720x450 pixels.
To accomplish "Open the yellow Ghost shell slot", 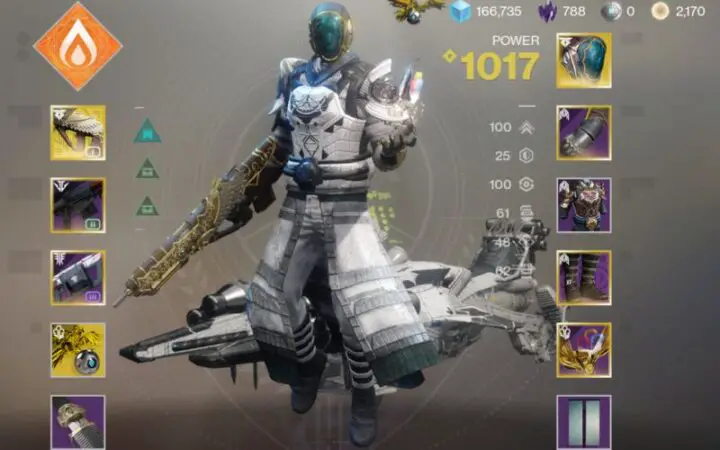I will pos(78,349).
